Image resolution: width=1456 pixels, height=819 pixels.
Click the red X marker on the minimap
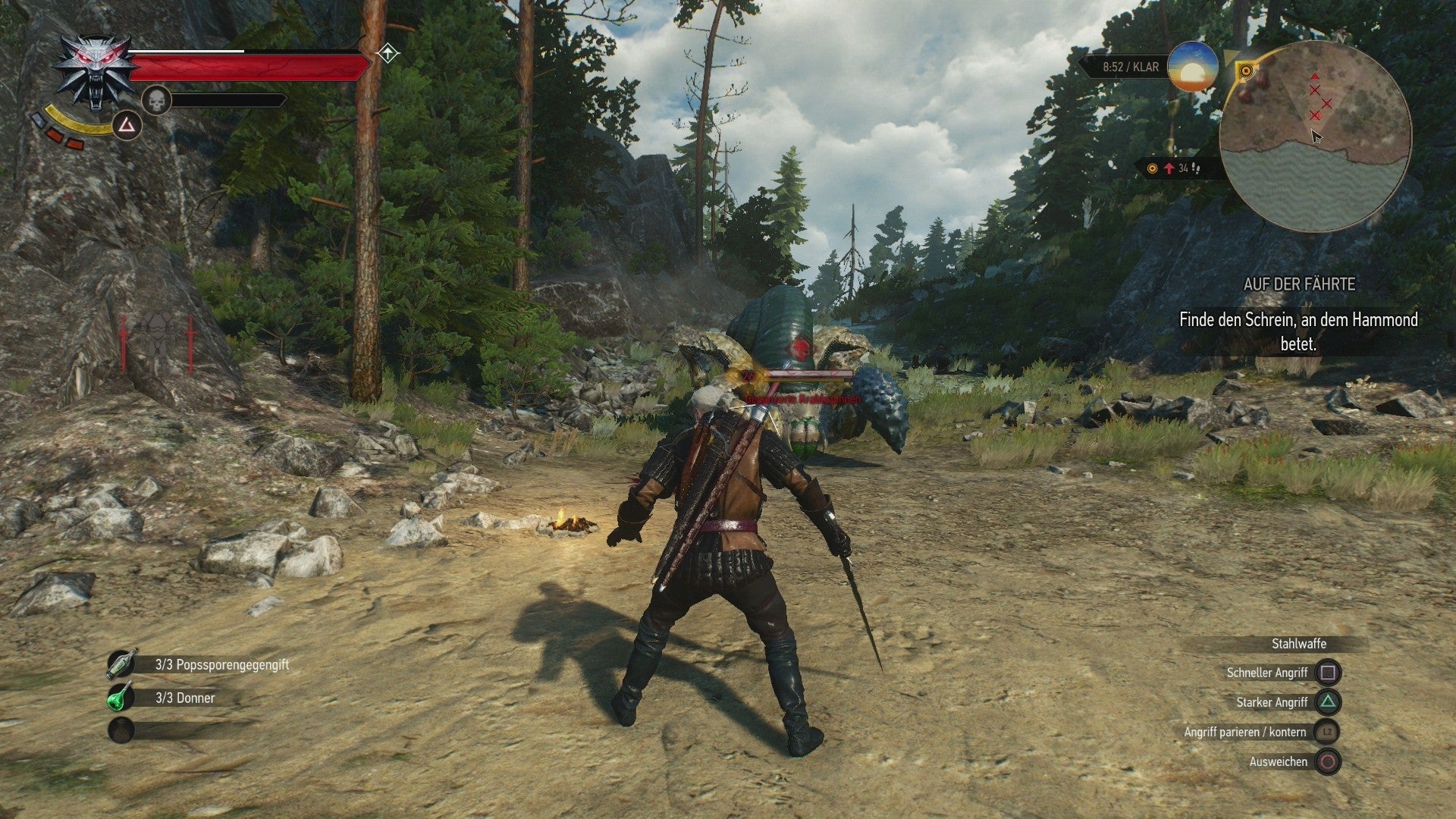pos(1314,89)
